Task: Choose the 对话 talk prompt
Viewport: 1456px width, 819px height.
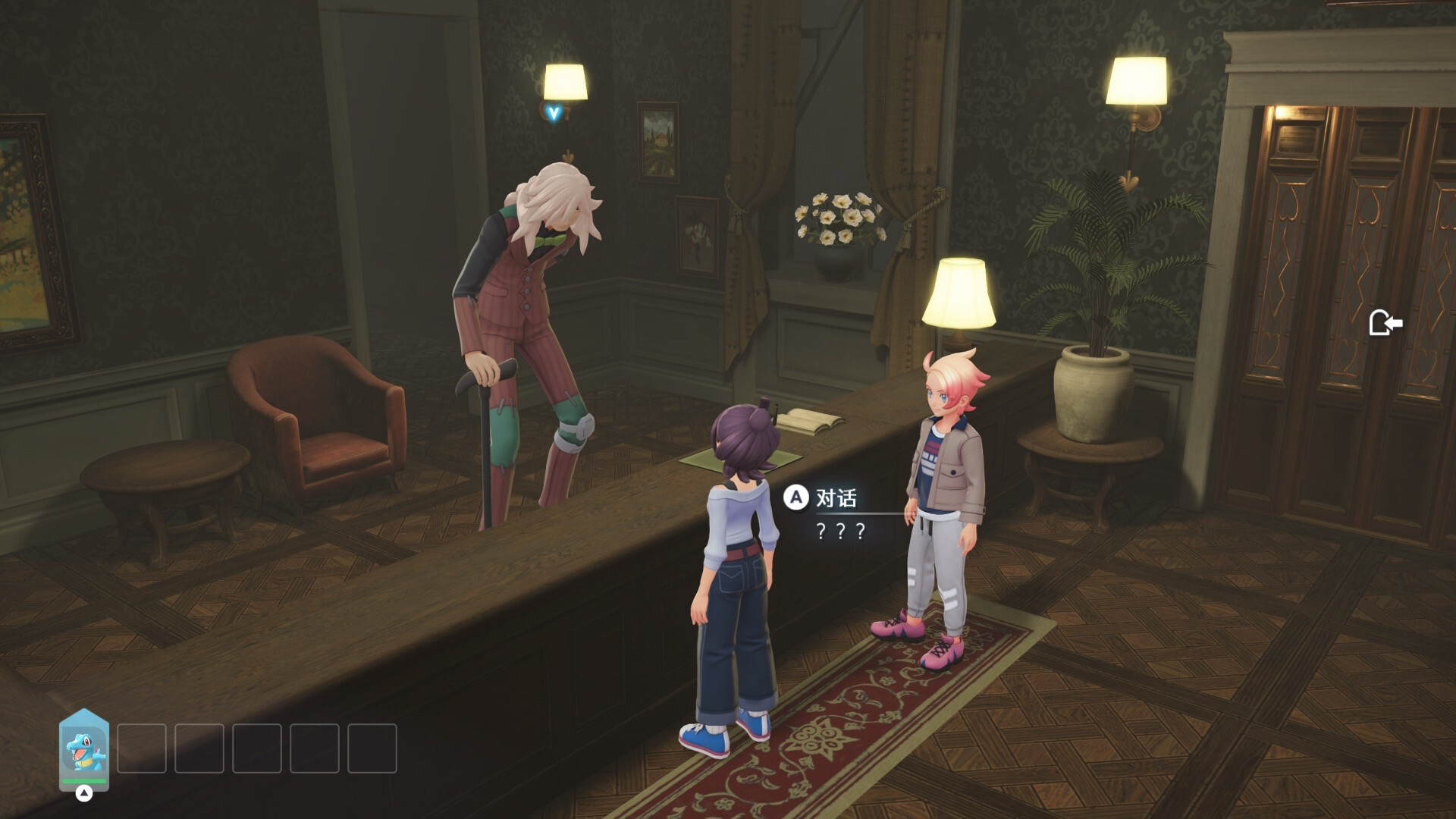Action: tap(822, 498)
